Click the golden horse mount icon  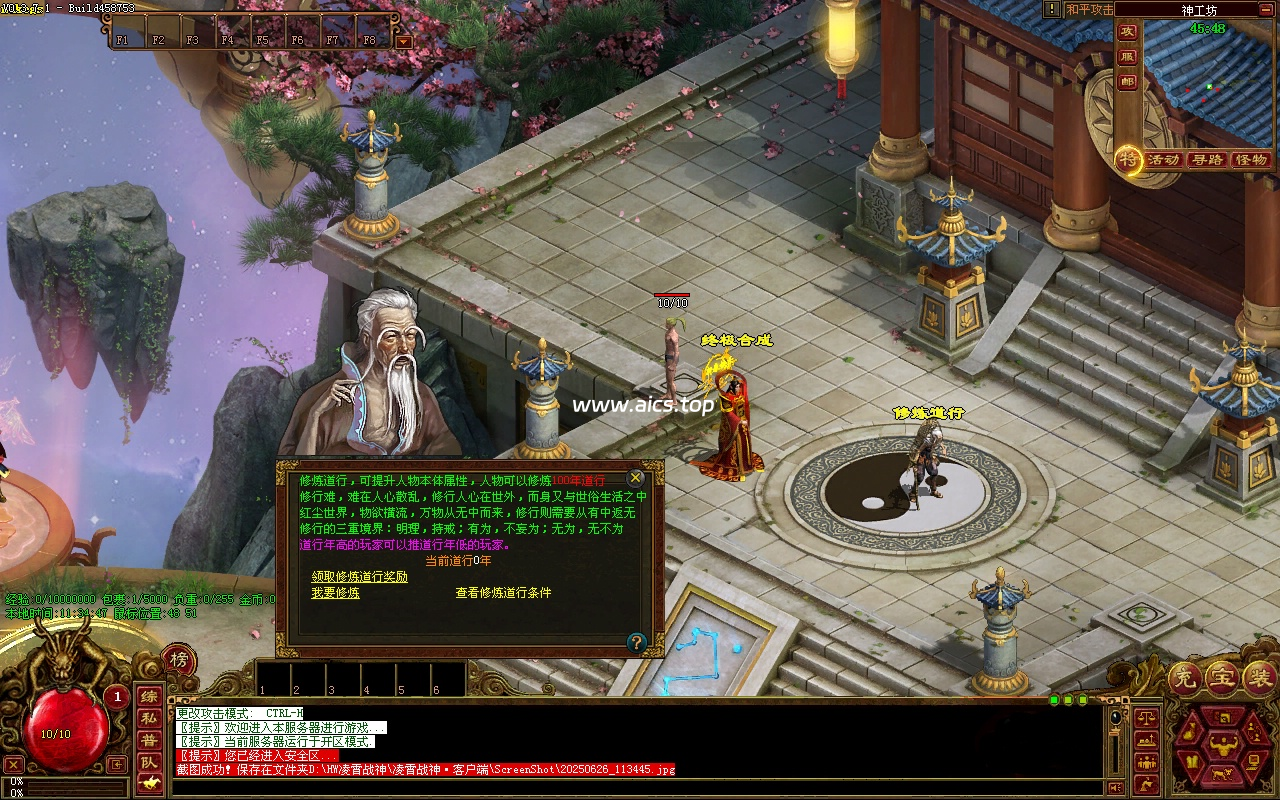[x=149, y=784]
